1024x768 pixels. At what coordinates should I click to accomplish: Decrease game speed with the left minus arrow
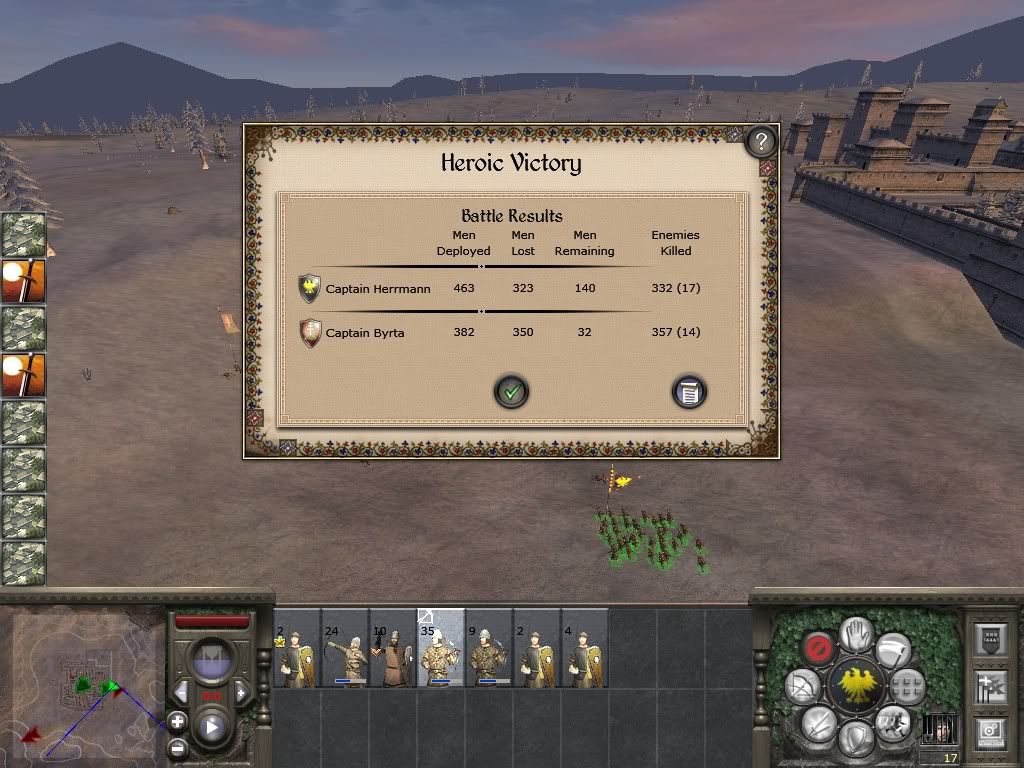click(x=182, y=692)
